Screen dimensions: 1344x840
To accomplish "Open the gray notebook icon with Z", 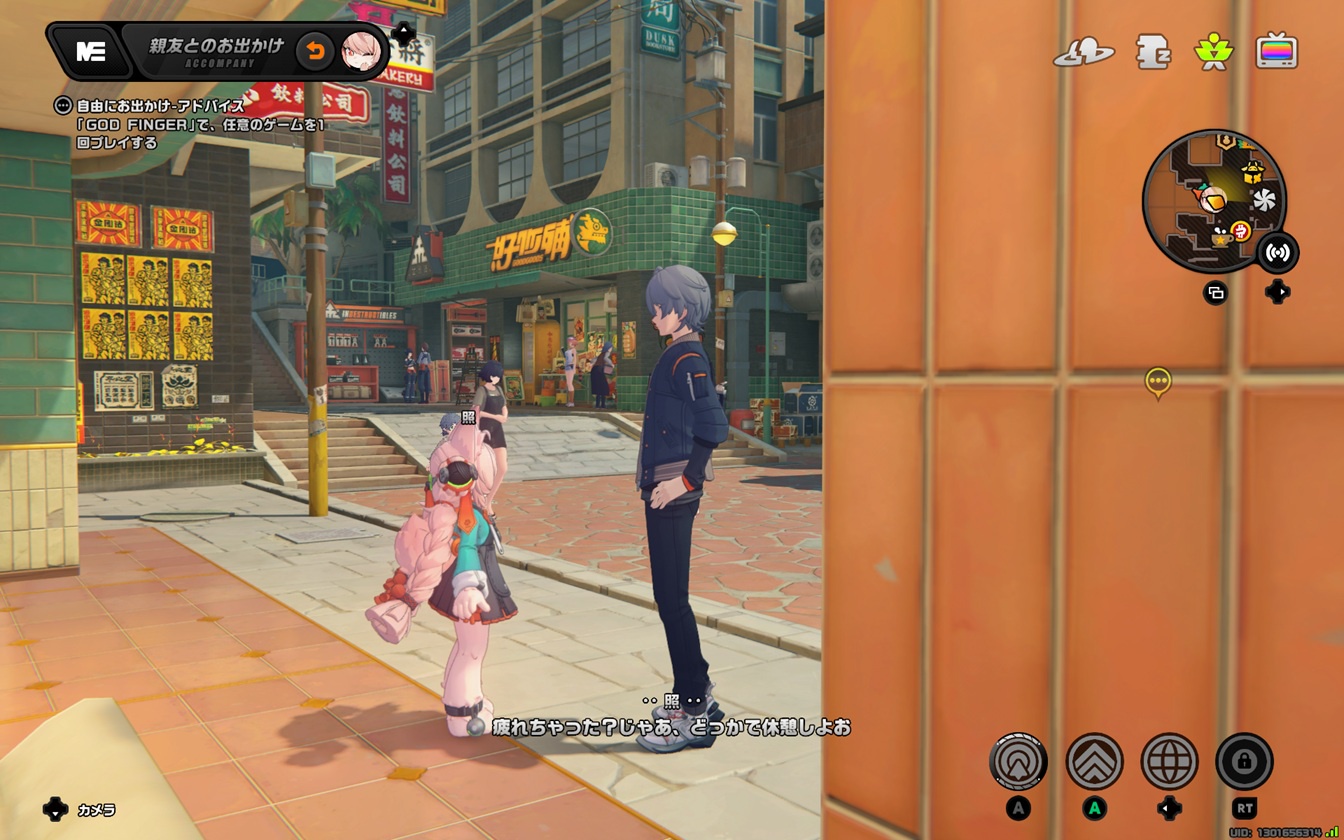I will [1153, 52].
